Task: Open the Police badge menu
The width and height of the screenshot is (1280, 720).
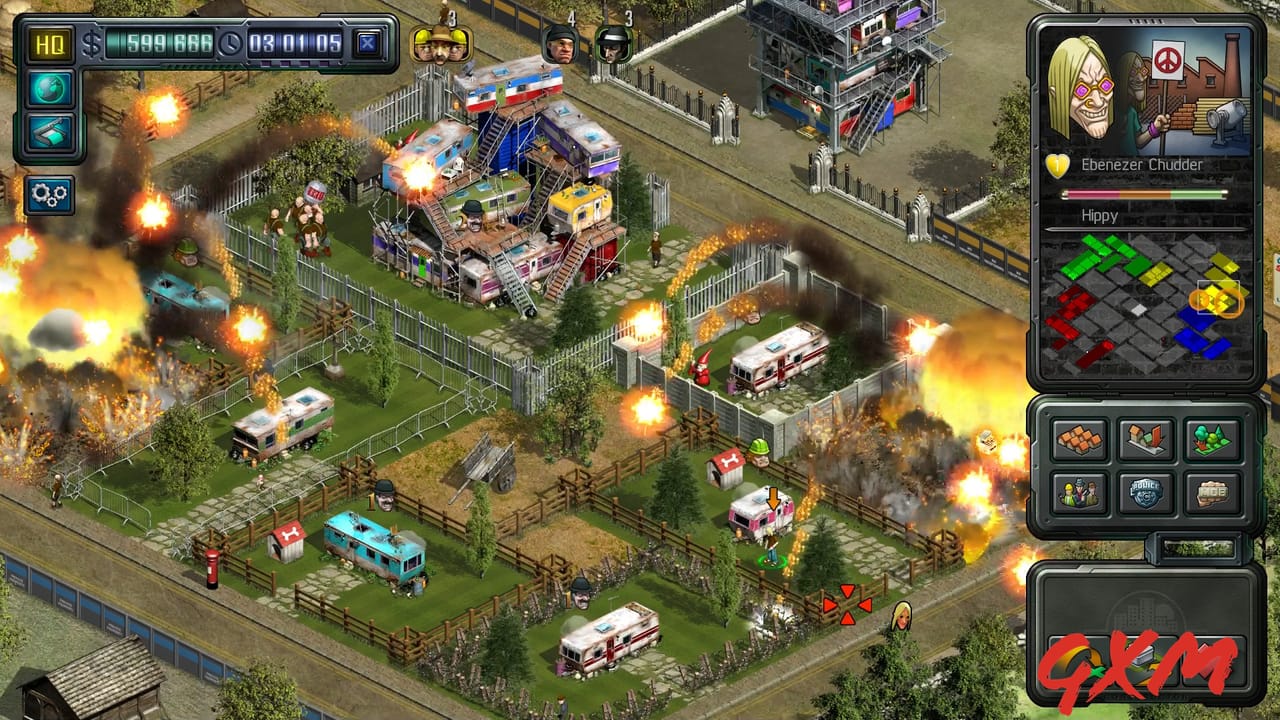Action: pyautogui.click(x=1146, y=491)
